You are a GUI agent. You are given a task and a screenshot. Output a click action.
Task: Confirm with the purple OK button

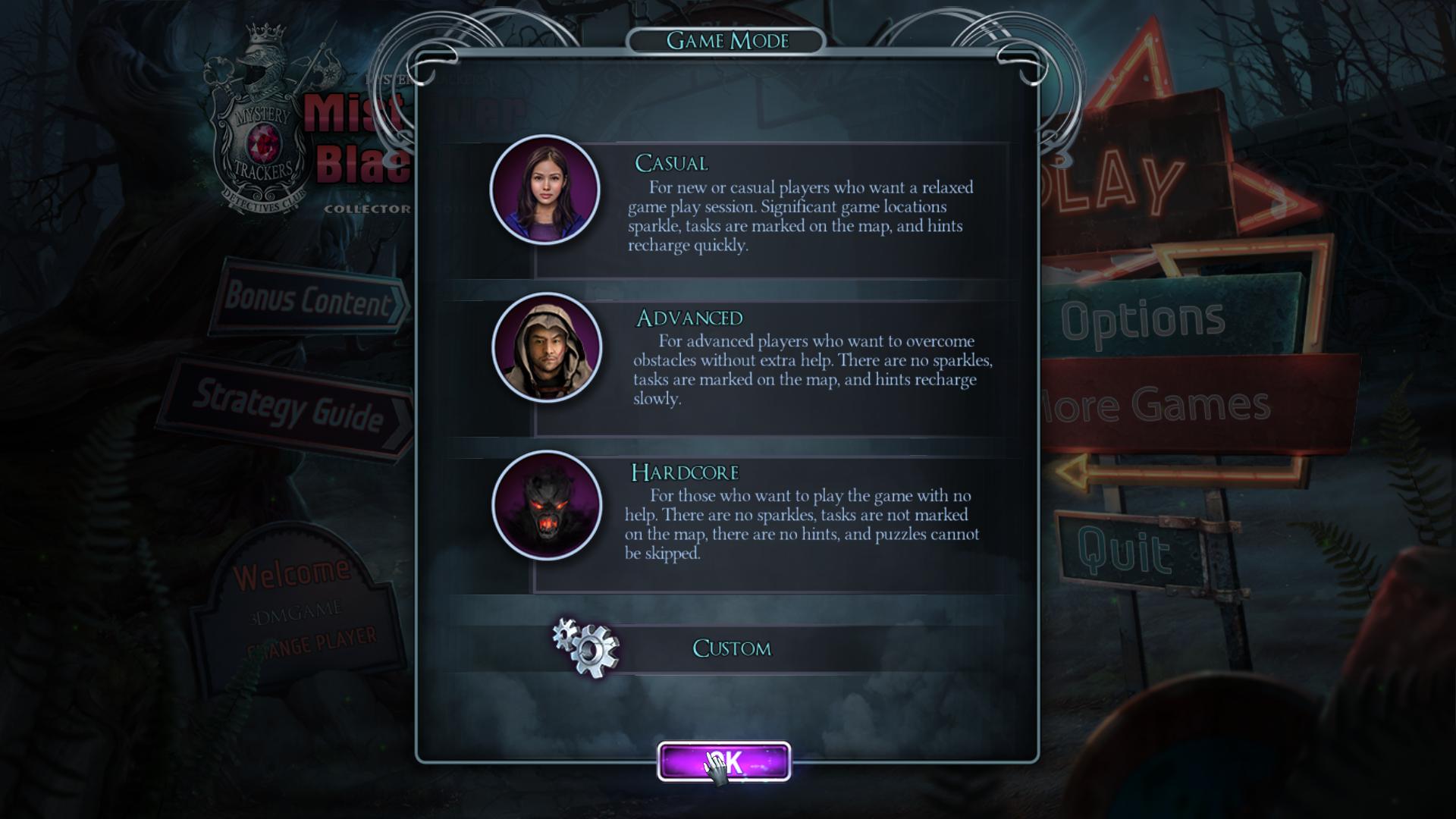(x=724, y=761)
